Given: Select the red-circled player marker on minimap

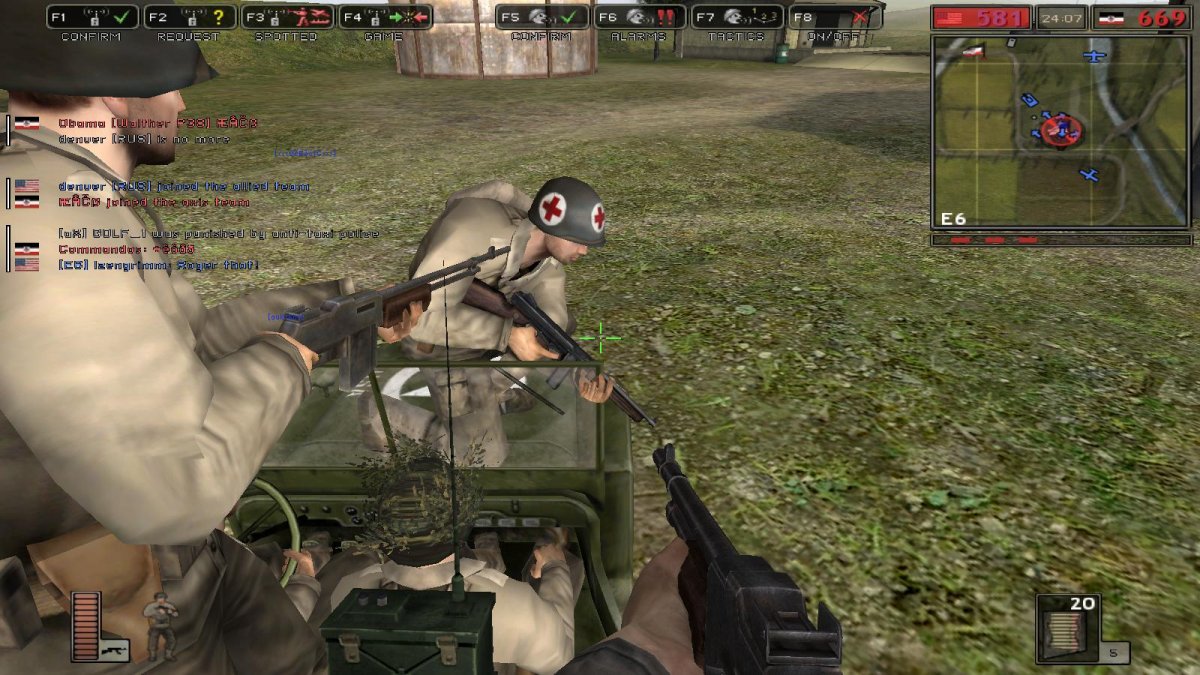Looking at the screenshot, I should [1059, 129].
